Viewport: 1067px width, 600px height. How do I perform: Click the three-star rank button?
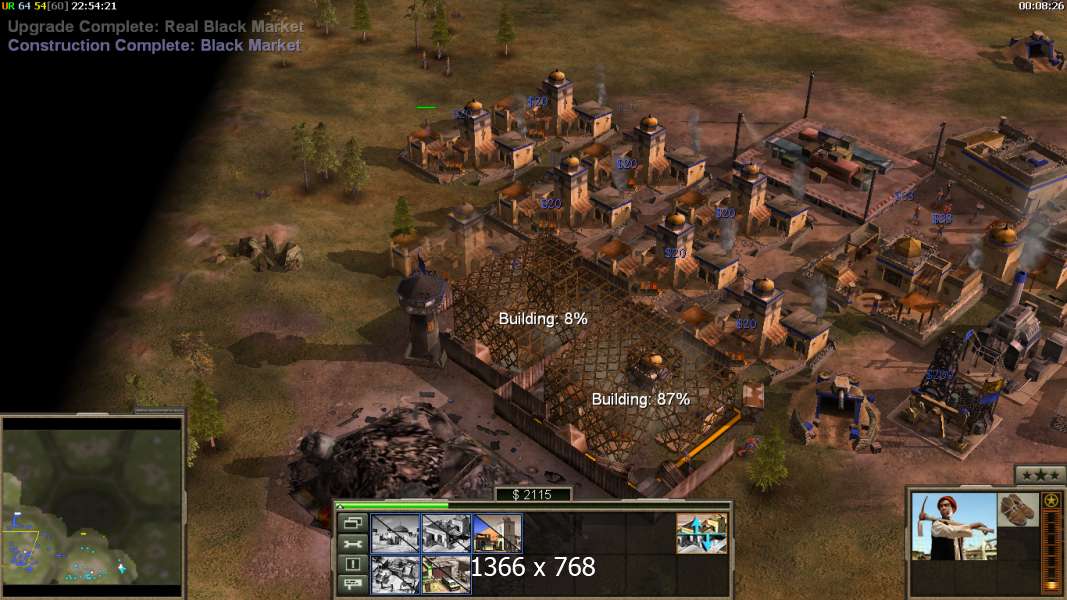tap(1039, 475)
